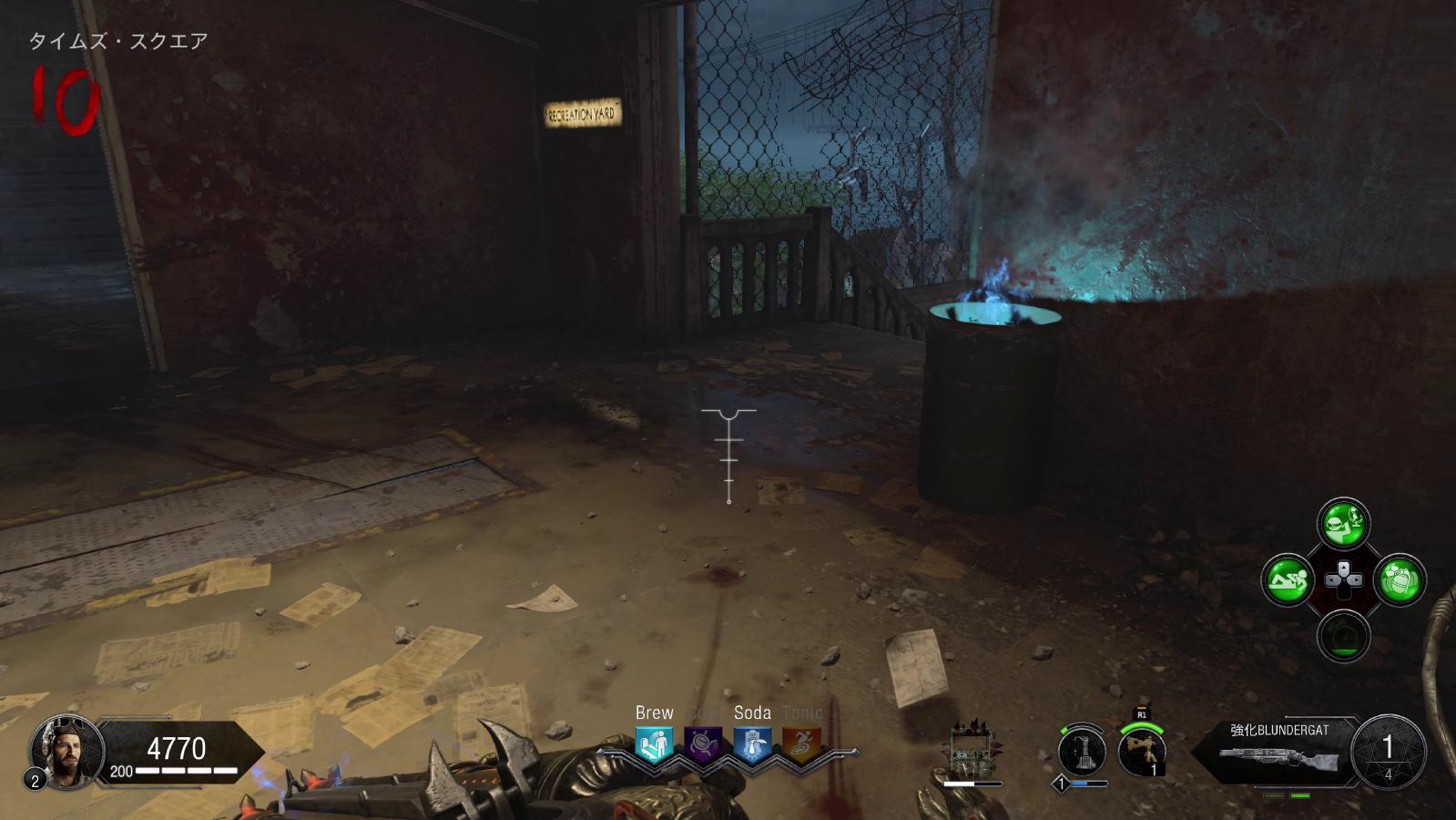This screenshot has width=1456, height=820.
Task: Click the spiked shield icon
Action: [972, 752]
